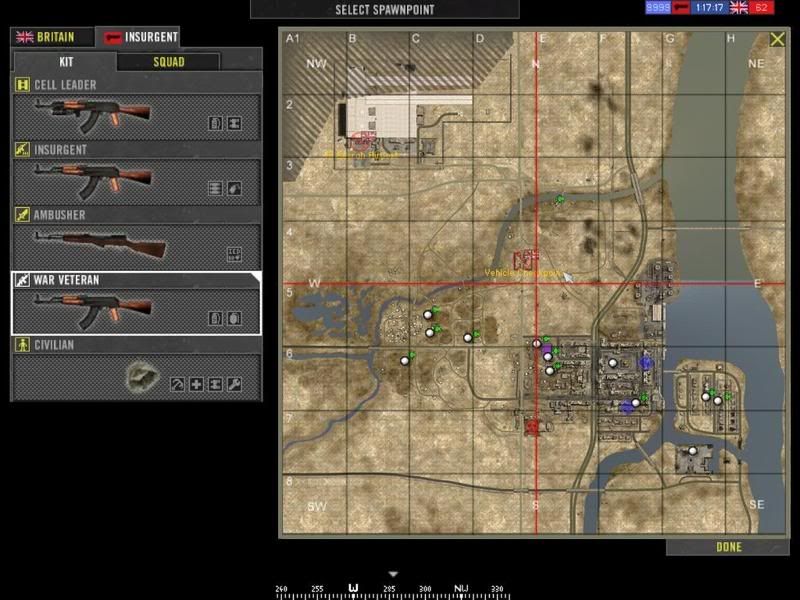The height and width of the screenshot is (600, 800).
Task: Choose the War Veteran kit
Action: [x=135, y=304]
